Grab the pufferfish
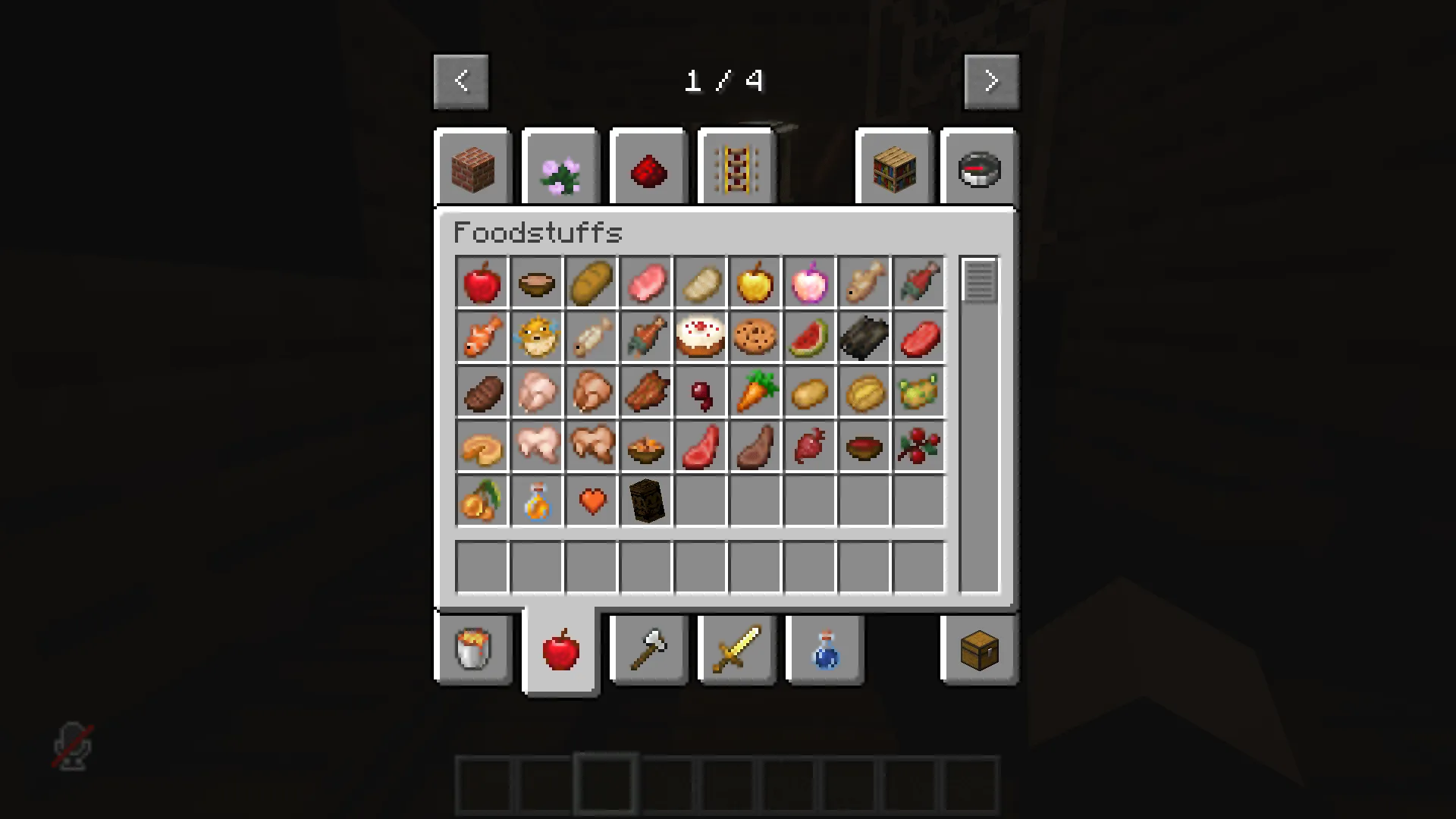Viewport: 1456px width, 819px height. 536,337
